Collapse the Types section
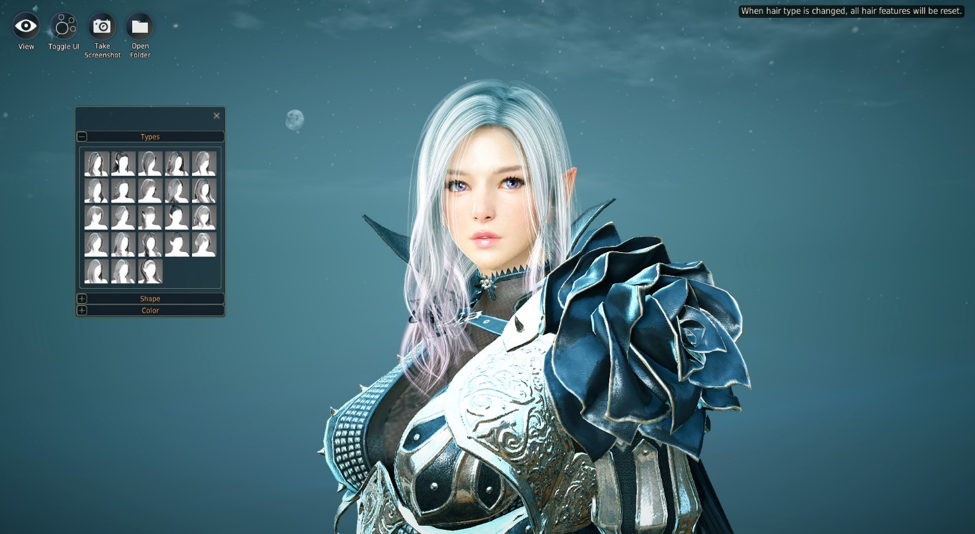 click(x=82, y=137)
